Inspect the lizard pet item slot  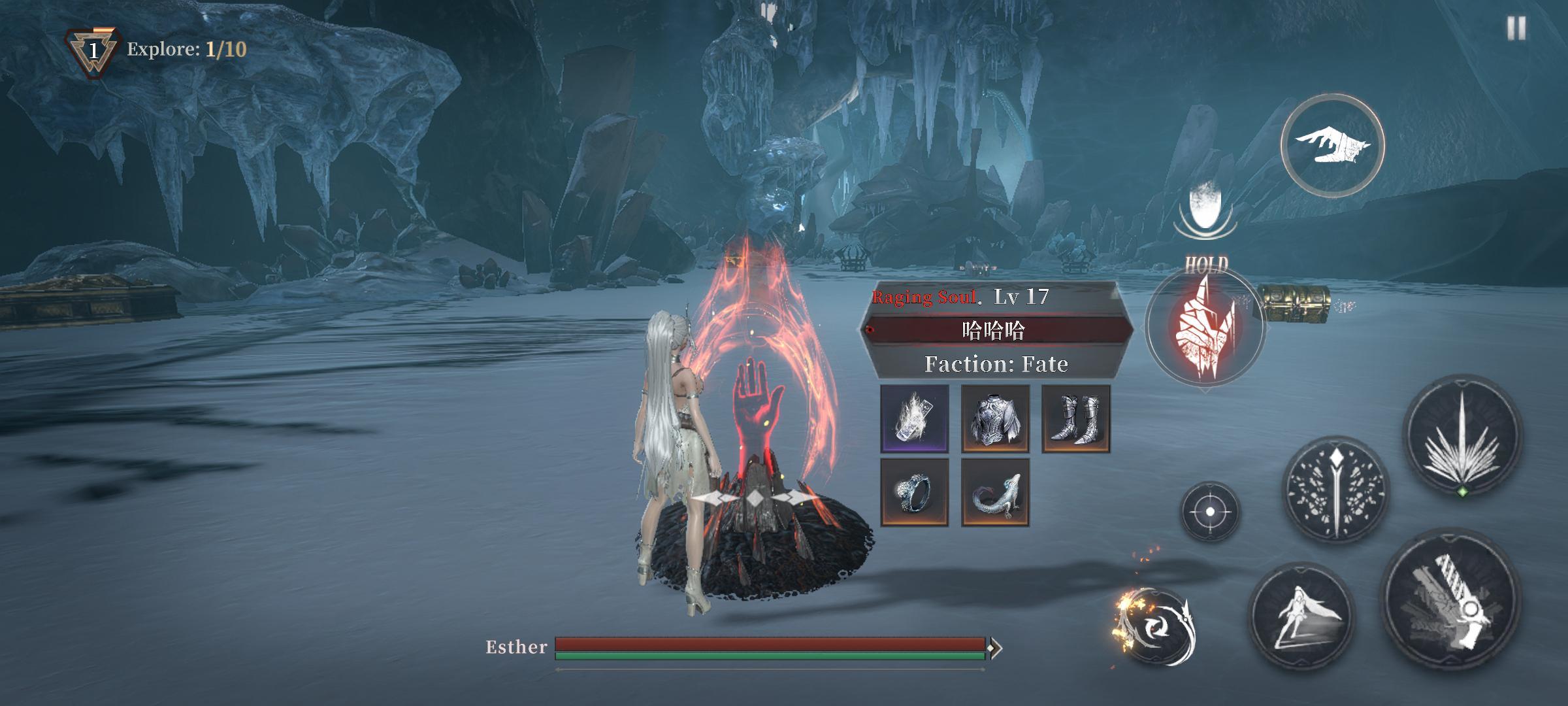[x=995, y=492]
